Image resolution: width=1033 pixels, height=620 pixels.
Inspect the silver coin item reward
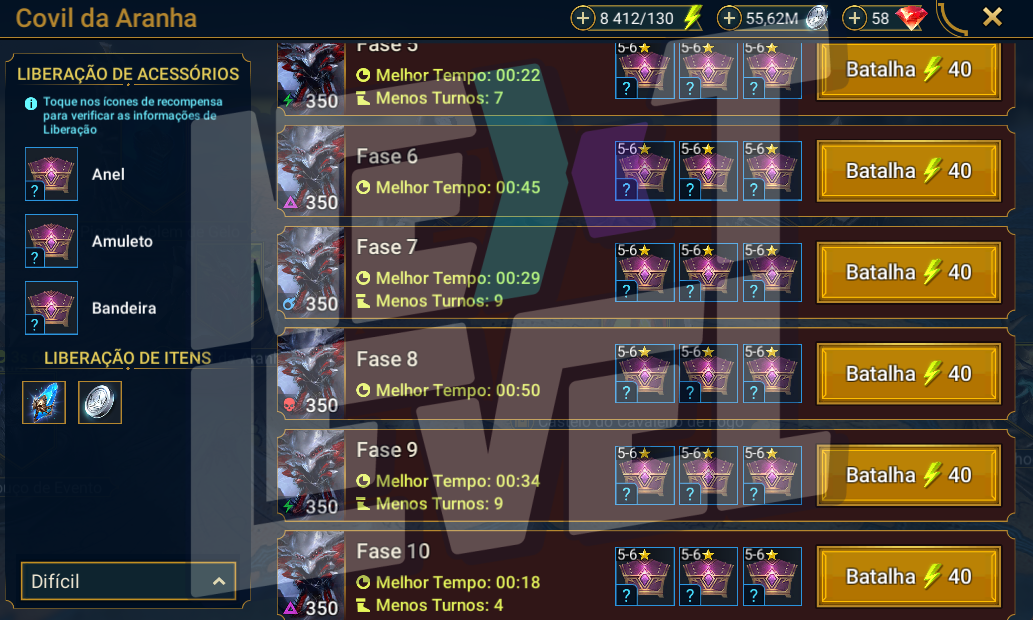[100, 402]
